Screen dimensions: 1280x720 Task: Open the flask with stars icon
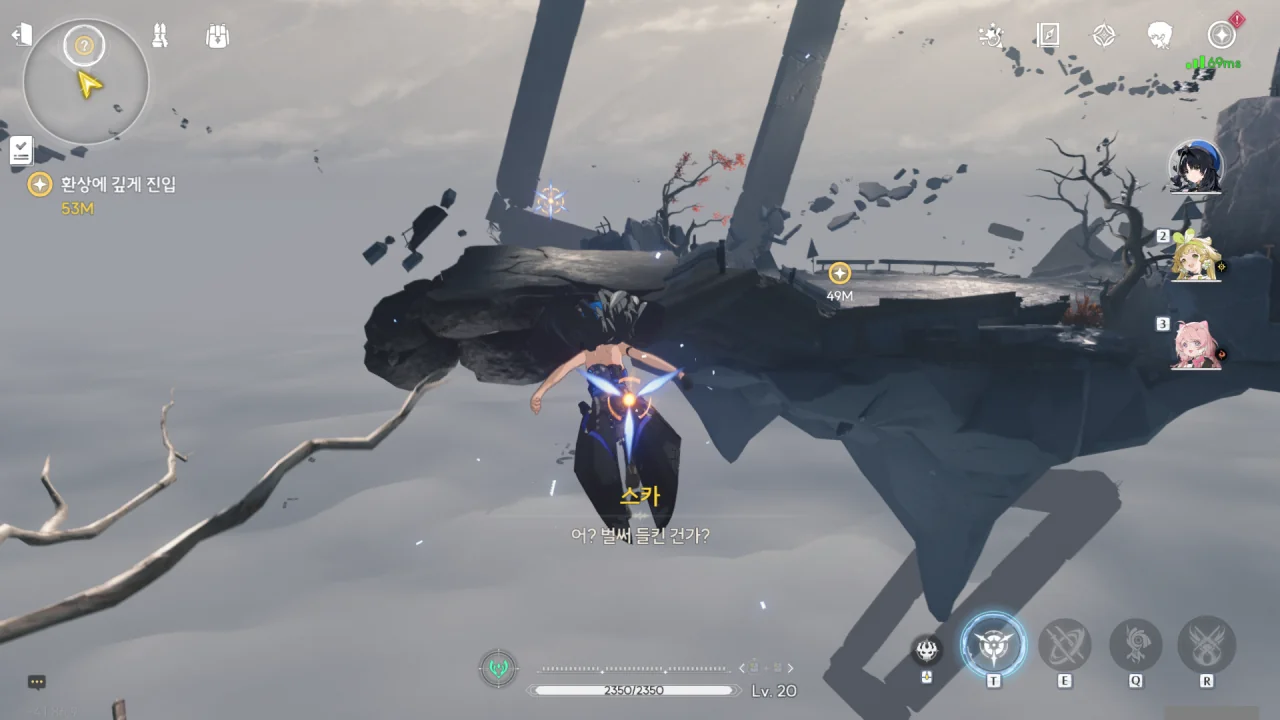(x=991, y=36)
